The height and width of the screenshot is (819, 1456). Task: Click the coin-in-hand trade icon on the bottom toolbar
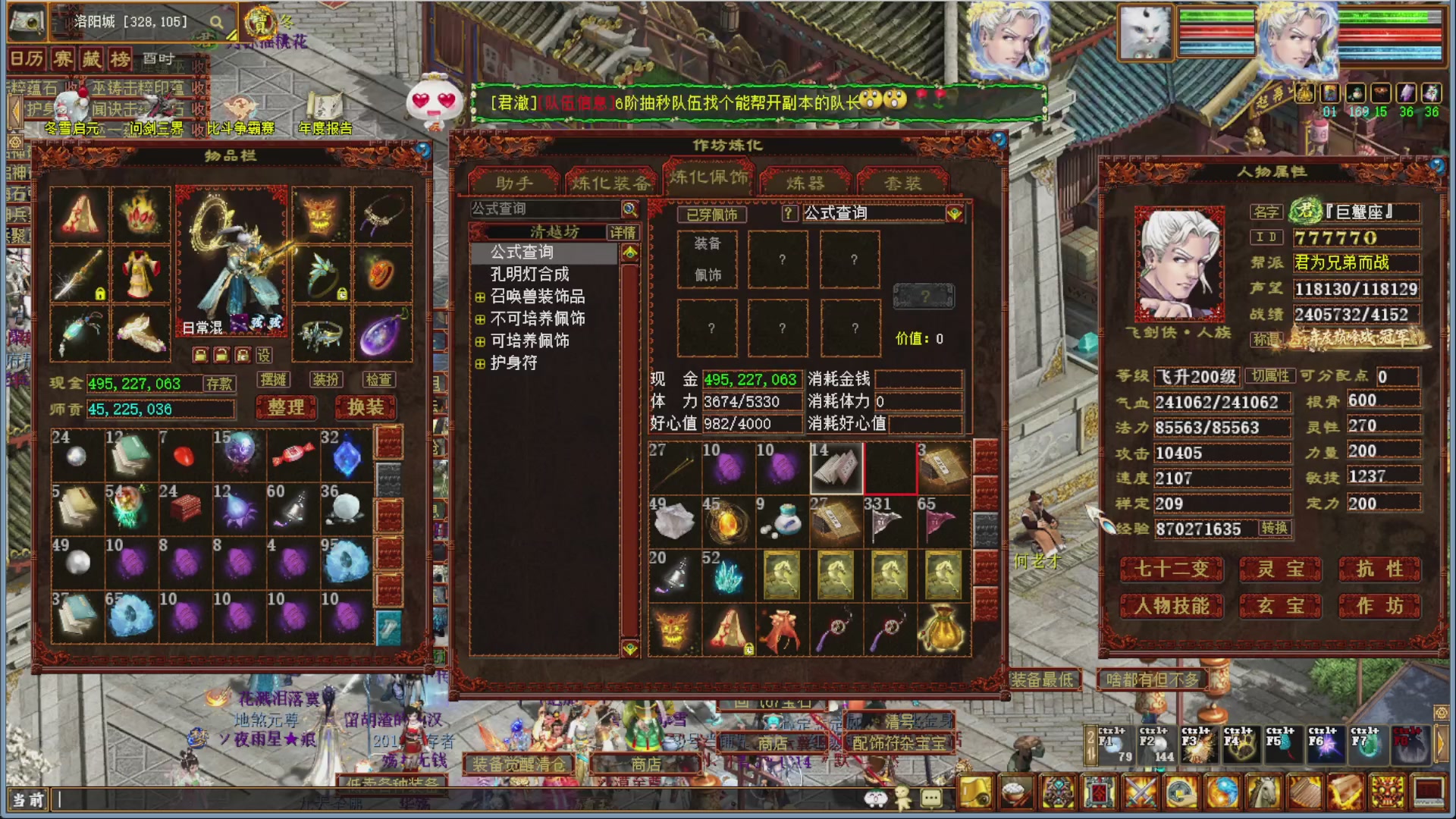[x=1181, y=794]
